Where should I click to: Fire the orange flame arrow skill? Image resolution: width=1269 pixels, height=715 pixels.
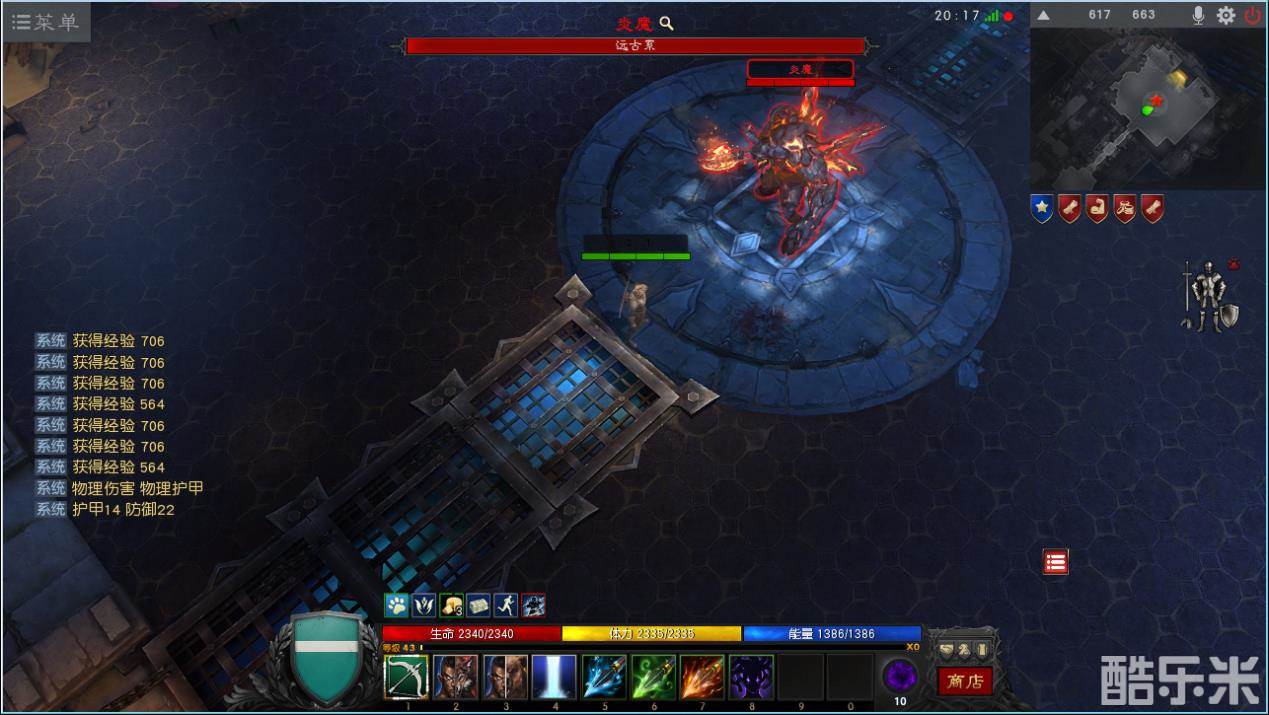coord(702,677)
